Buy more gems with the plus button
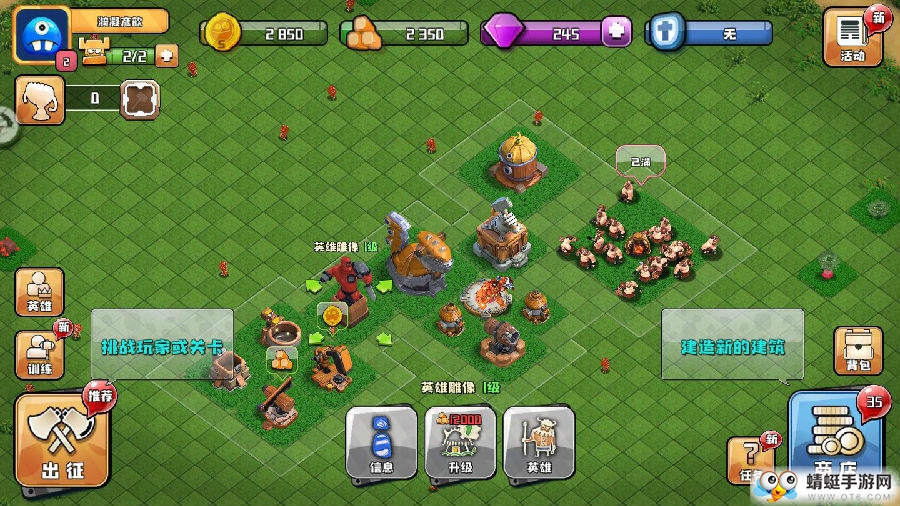Screen dimensions: 900x506 tap(617, 33)
